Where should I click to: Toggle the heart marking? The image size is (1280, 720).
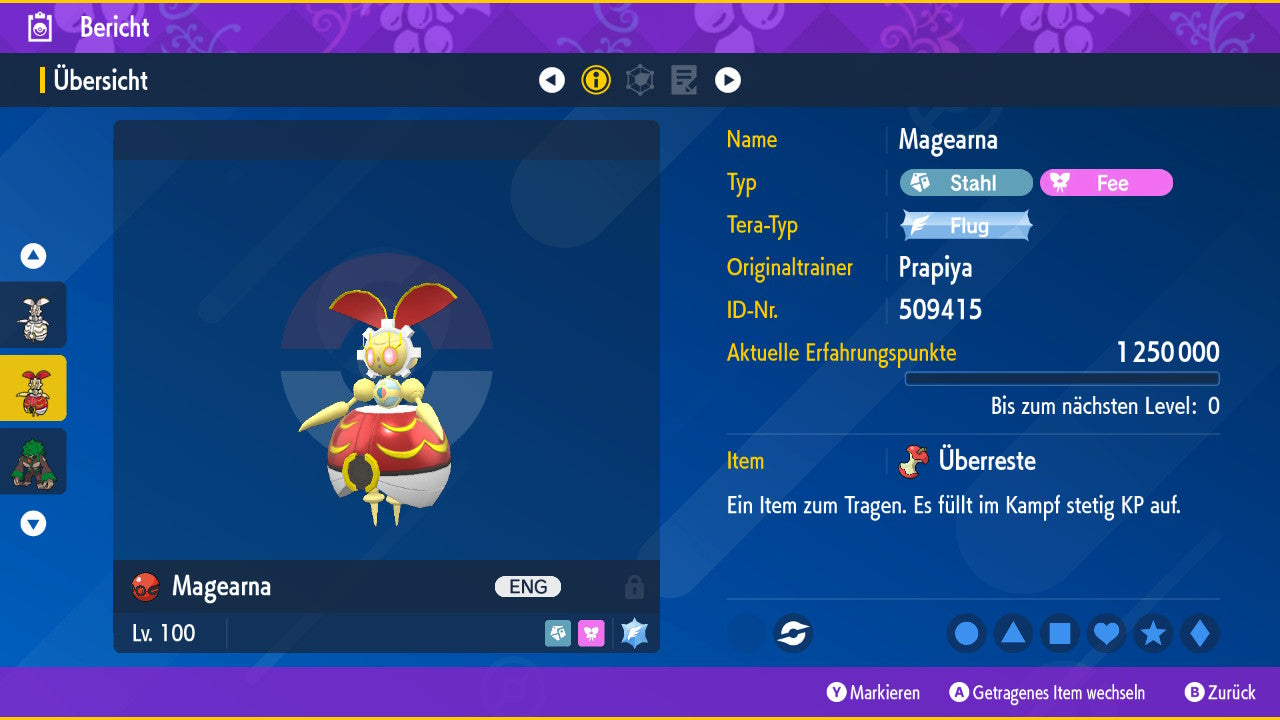[1108, 634]
